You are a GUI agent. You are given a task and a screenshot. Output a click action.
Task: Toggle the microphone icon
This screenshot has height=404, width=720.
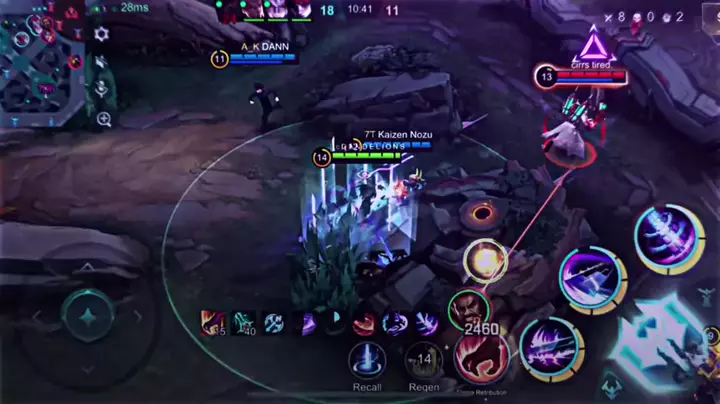point(101,90)
